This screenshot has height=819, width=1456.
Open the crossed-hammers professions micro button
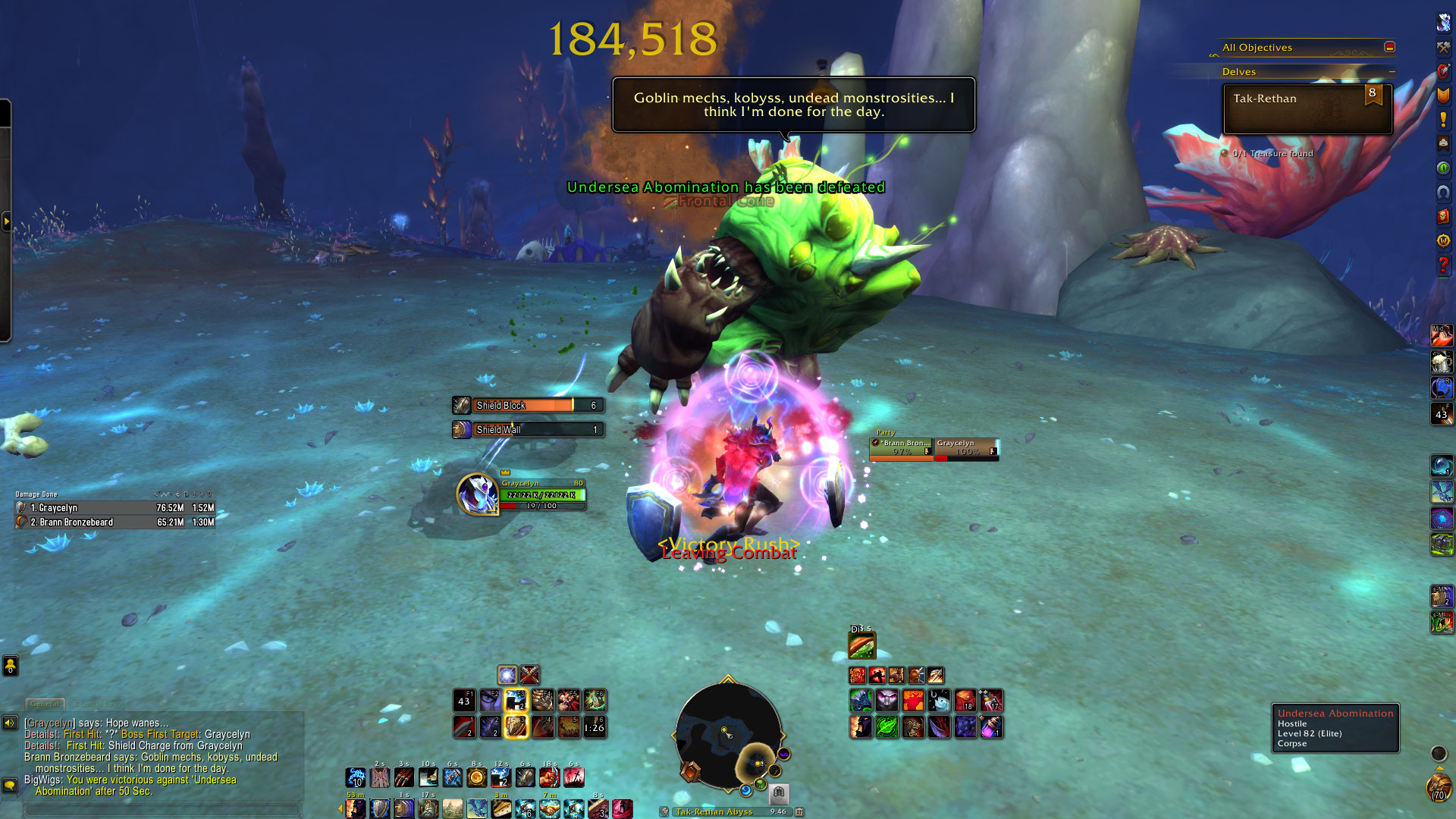(x=1443, y=47)
